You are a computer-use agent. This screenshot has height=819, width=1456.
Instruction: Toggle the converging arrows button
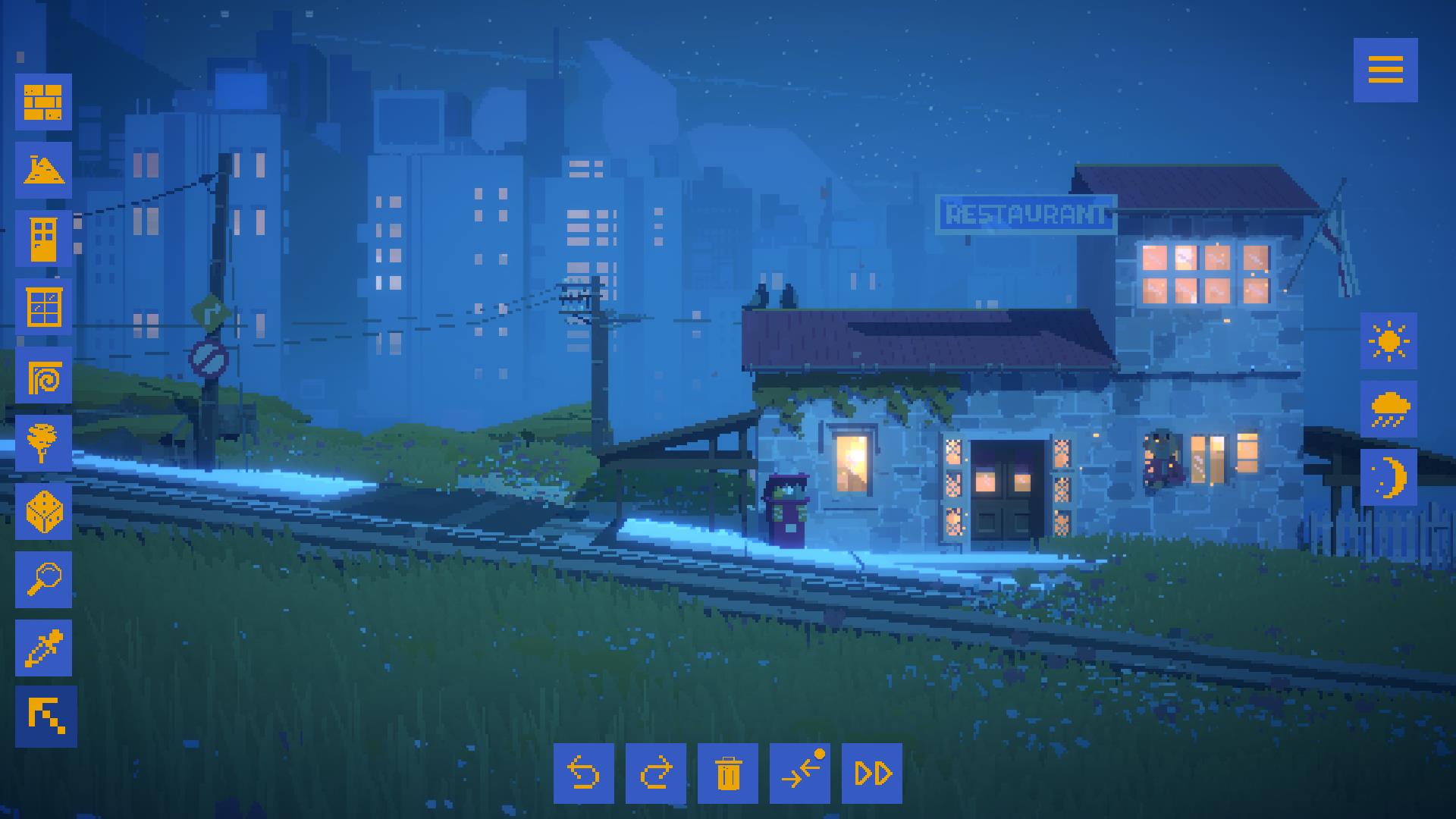799,773
